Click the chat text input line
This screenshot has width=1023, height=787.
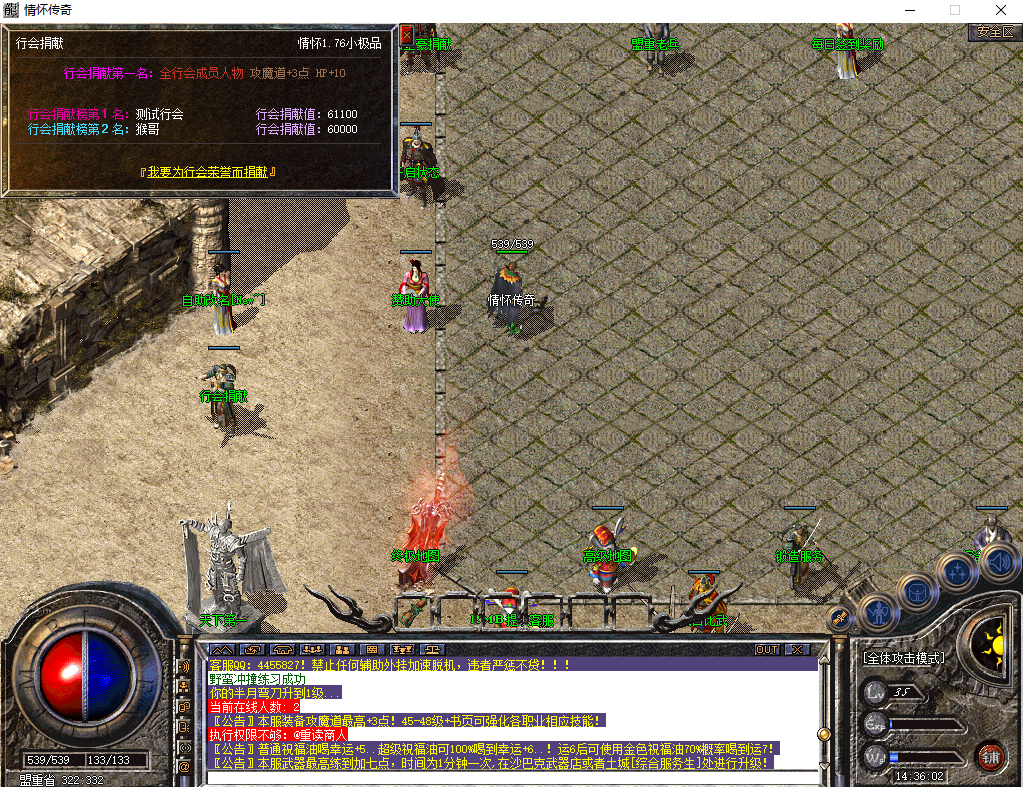click(510, 776)
